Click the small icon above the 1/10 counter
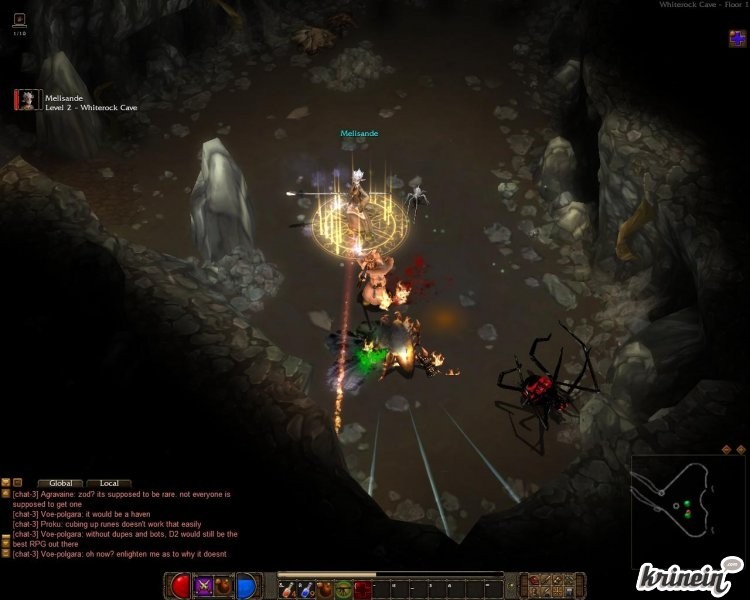 pyautogui.click(x=20, y=19)
